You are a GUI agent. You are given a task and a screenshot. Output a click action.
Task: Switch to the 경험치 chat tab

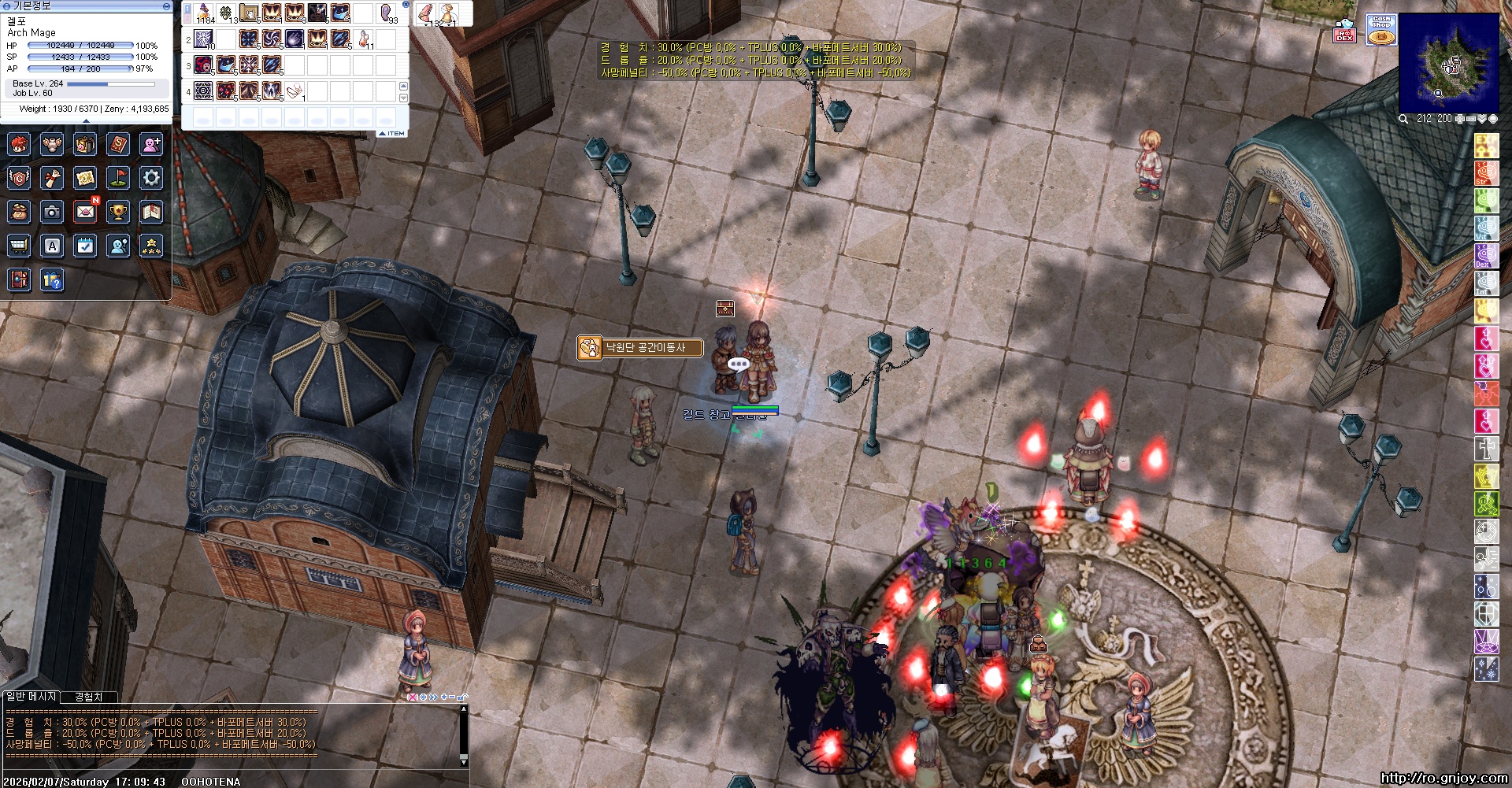pyautogui.click(x=88, y=697)
